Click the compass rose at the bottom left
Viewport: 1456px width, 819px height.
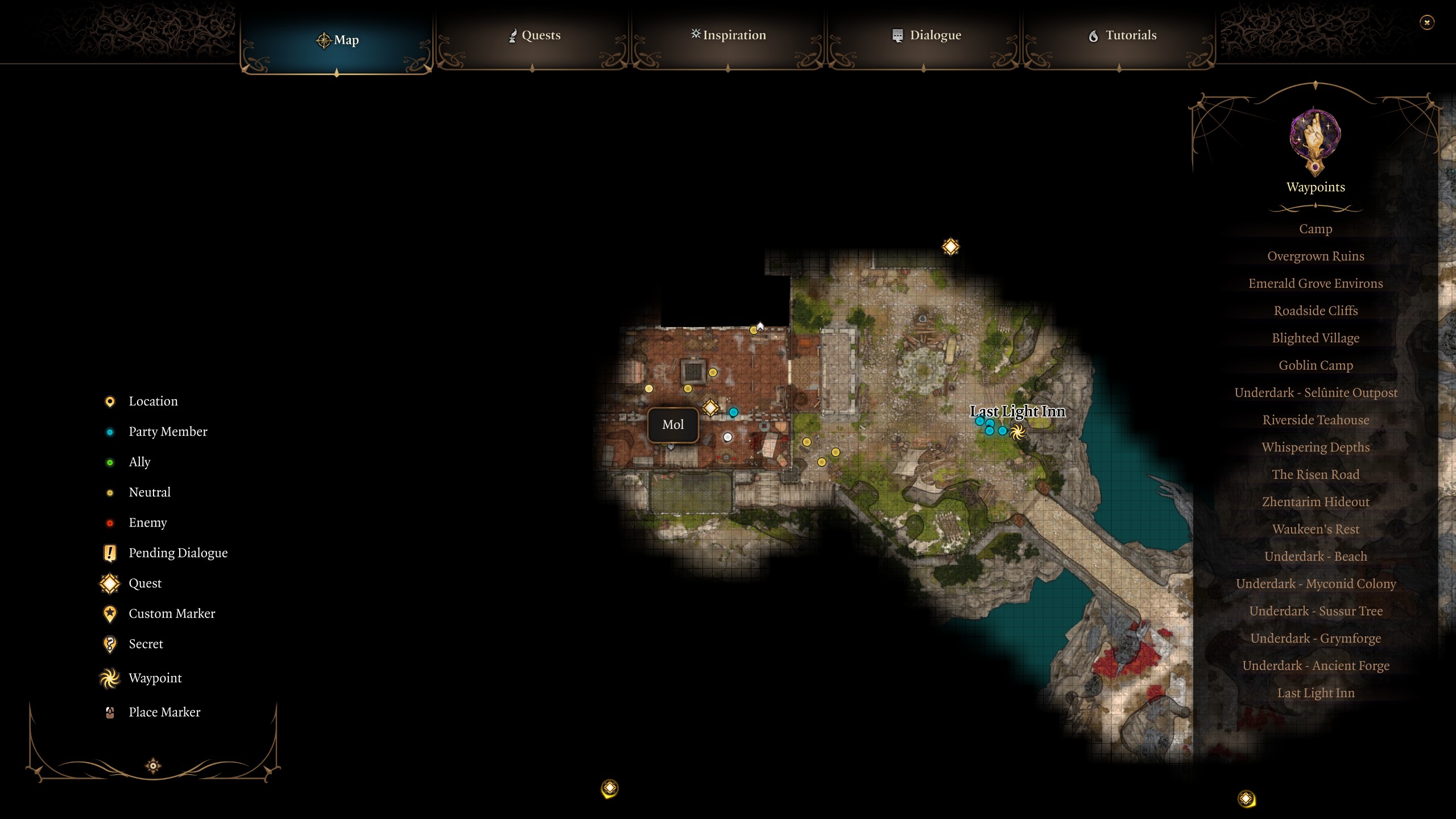[x=154, y=765]
